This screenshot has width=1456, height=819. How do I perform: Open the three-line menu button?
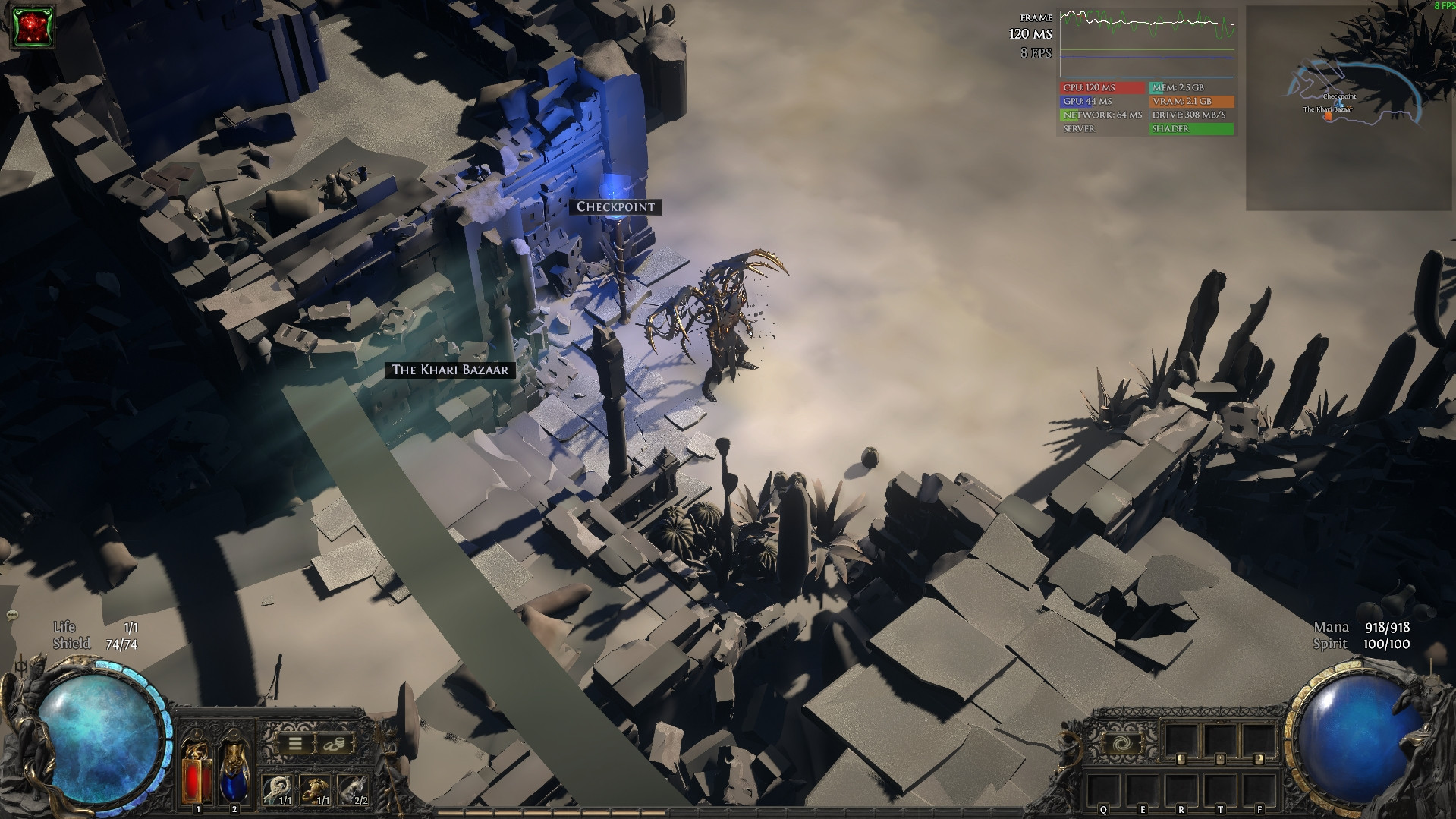[x=295, y=744]
